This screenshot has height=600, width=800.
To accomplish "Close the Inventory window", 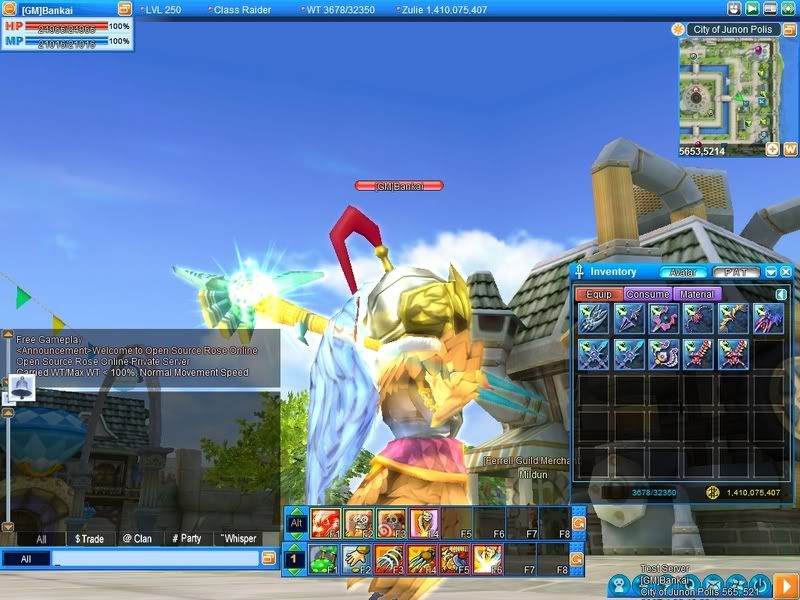I will tap(786, 272).
